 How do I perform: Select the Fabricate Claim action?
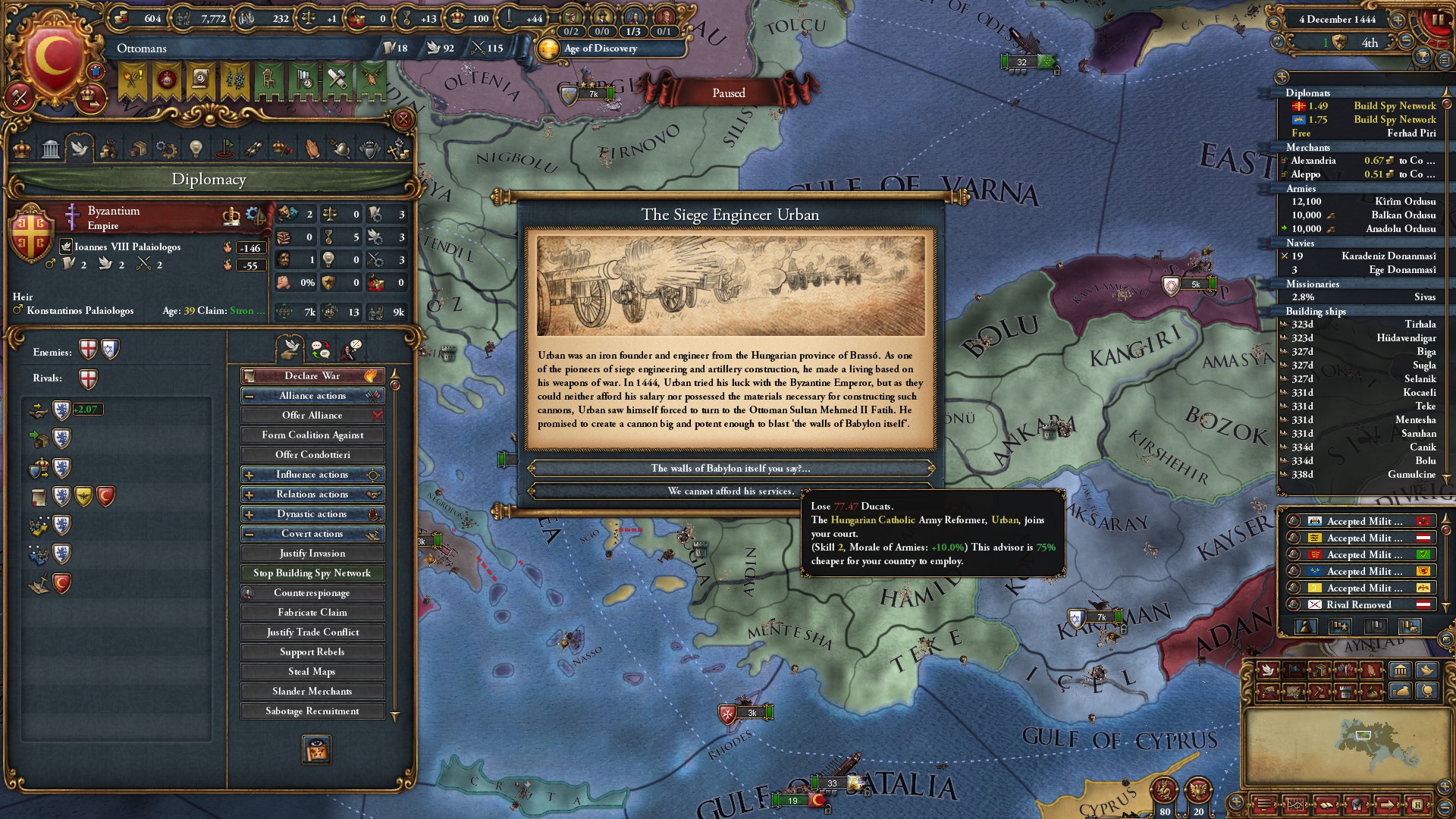(x=312, y=612)
